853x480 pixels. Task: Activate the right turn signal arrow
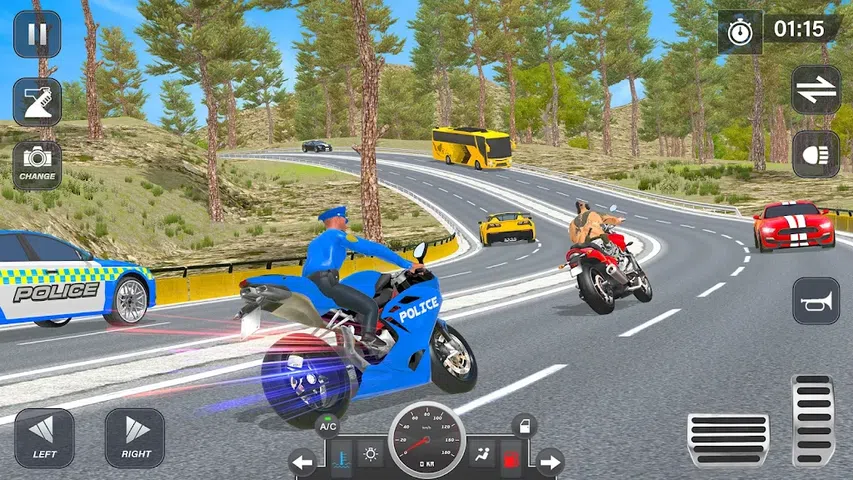[x=550, y=462]
